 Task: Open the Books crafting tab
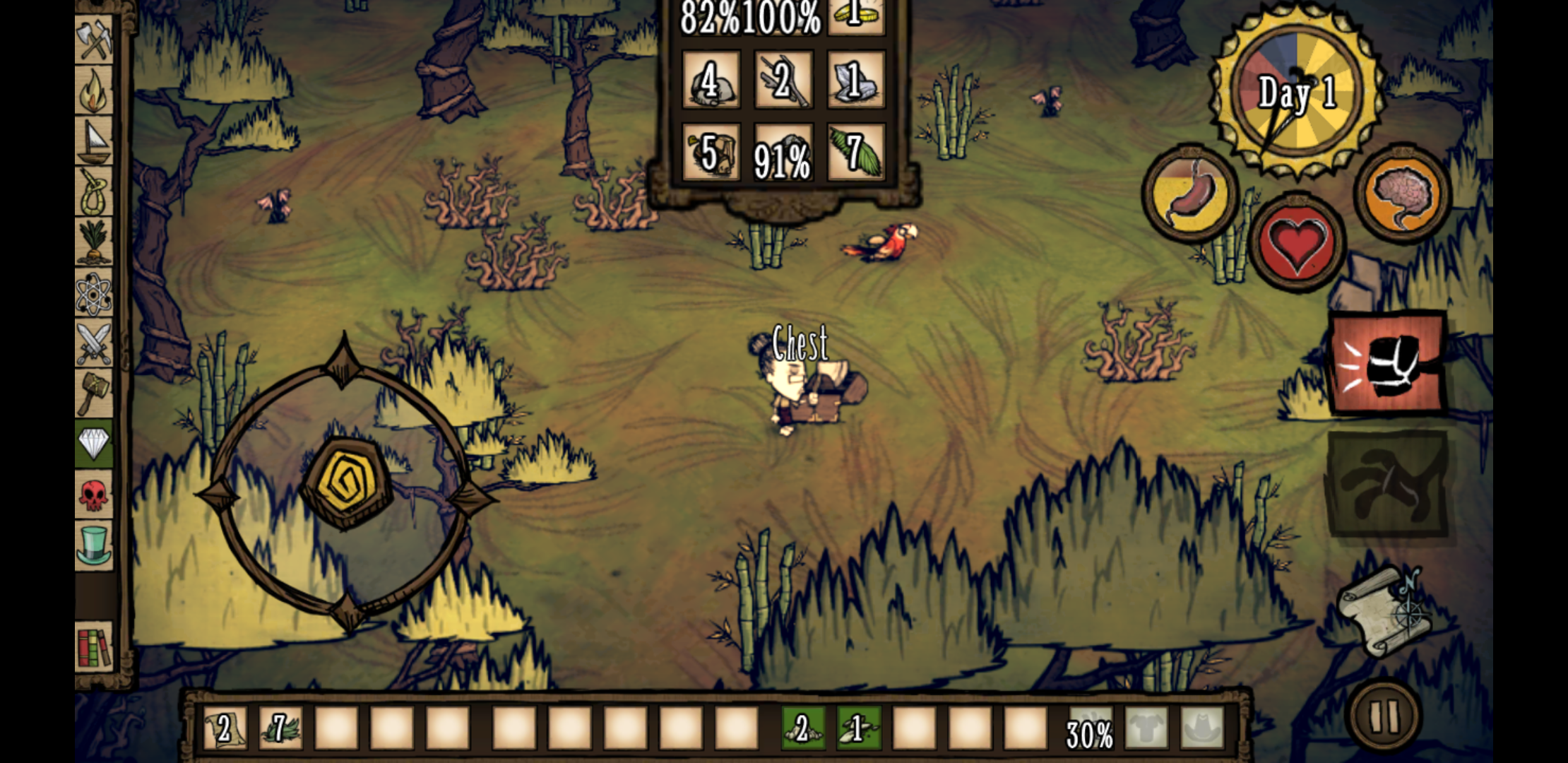[x=94, y=646]
